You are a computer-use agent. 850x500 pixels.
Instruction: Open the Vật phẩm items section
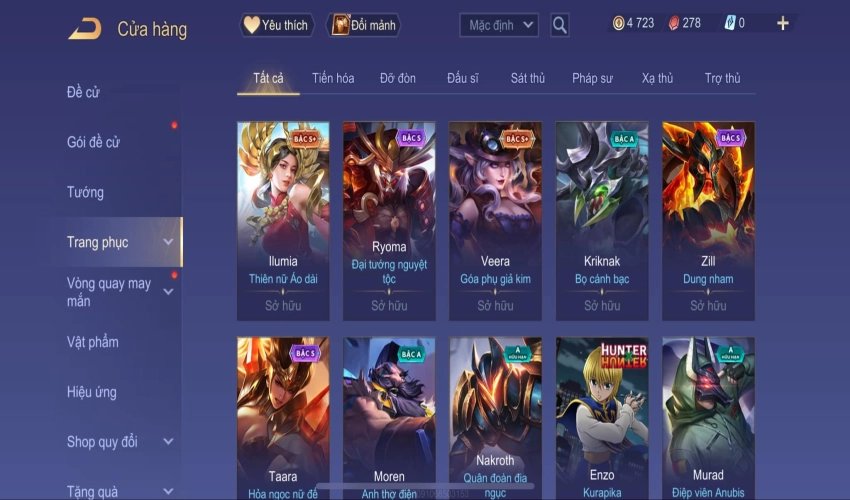(93, 342)
